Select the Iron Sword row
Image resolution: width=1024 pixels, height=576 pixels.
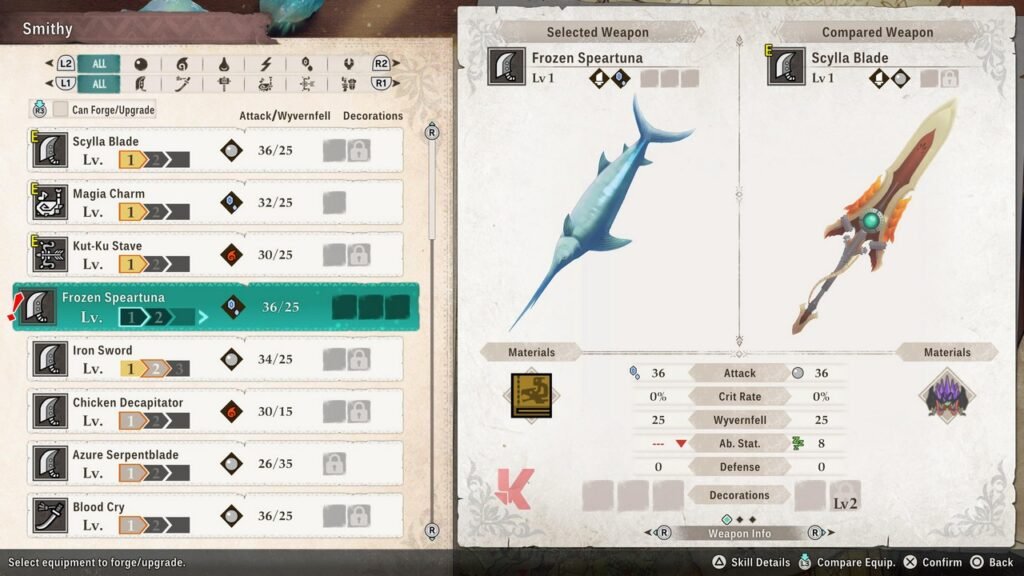pyautogui.click(x=215, y=358)
